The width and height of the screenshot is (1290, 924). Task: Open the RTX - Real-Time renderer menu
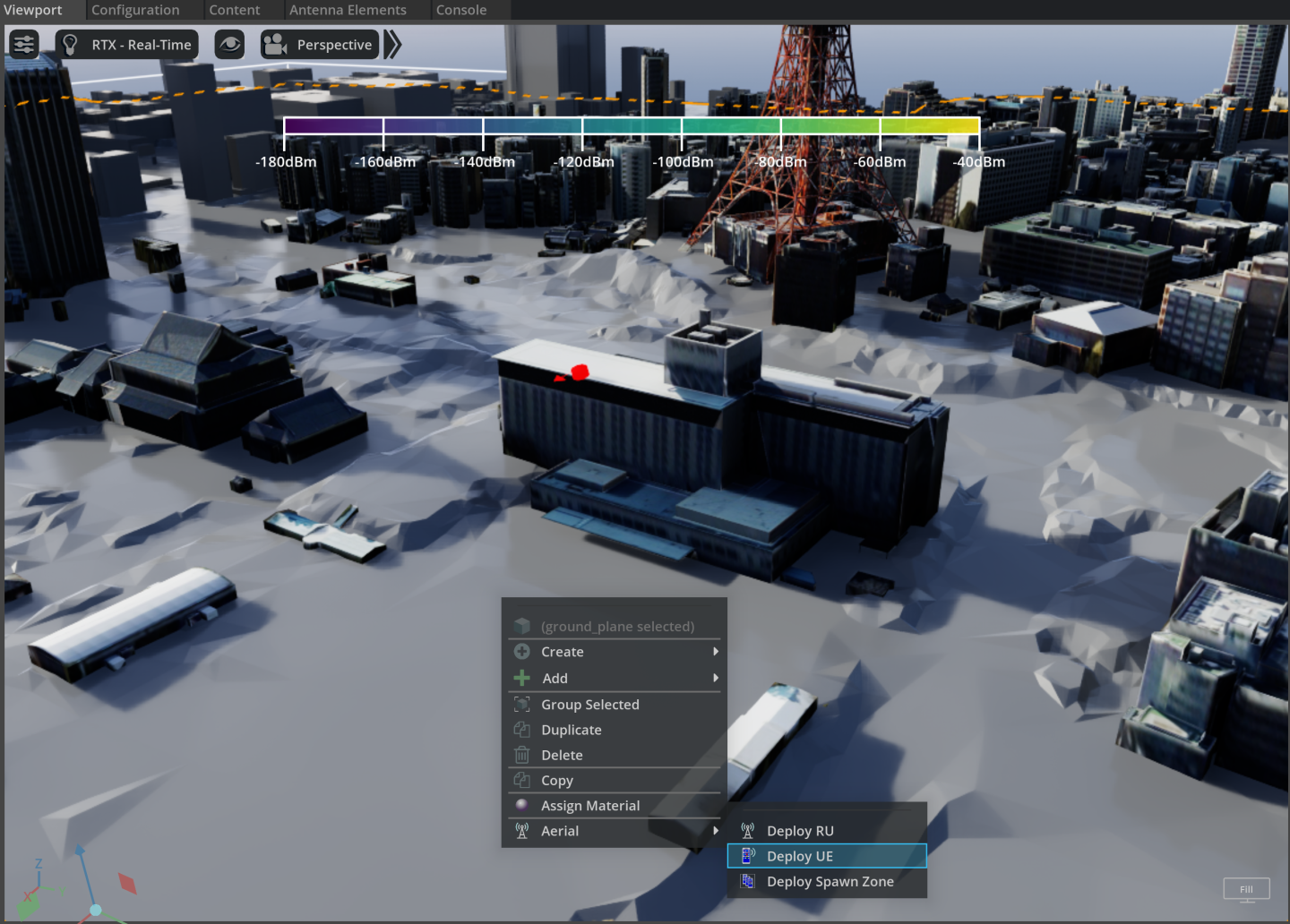coord(127,45)
